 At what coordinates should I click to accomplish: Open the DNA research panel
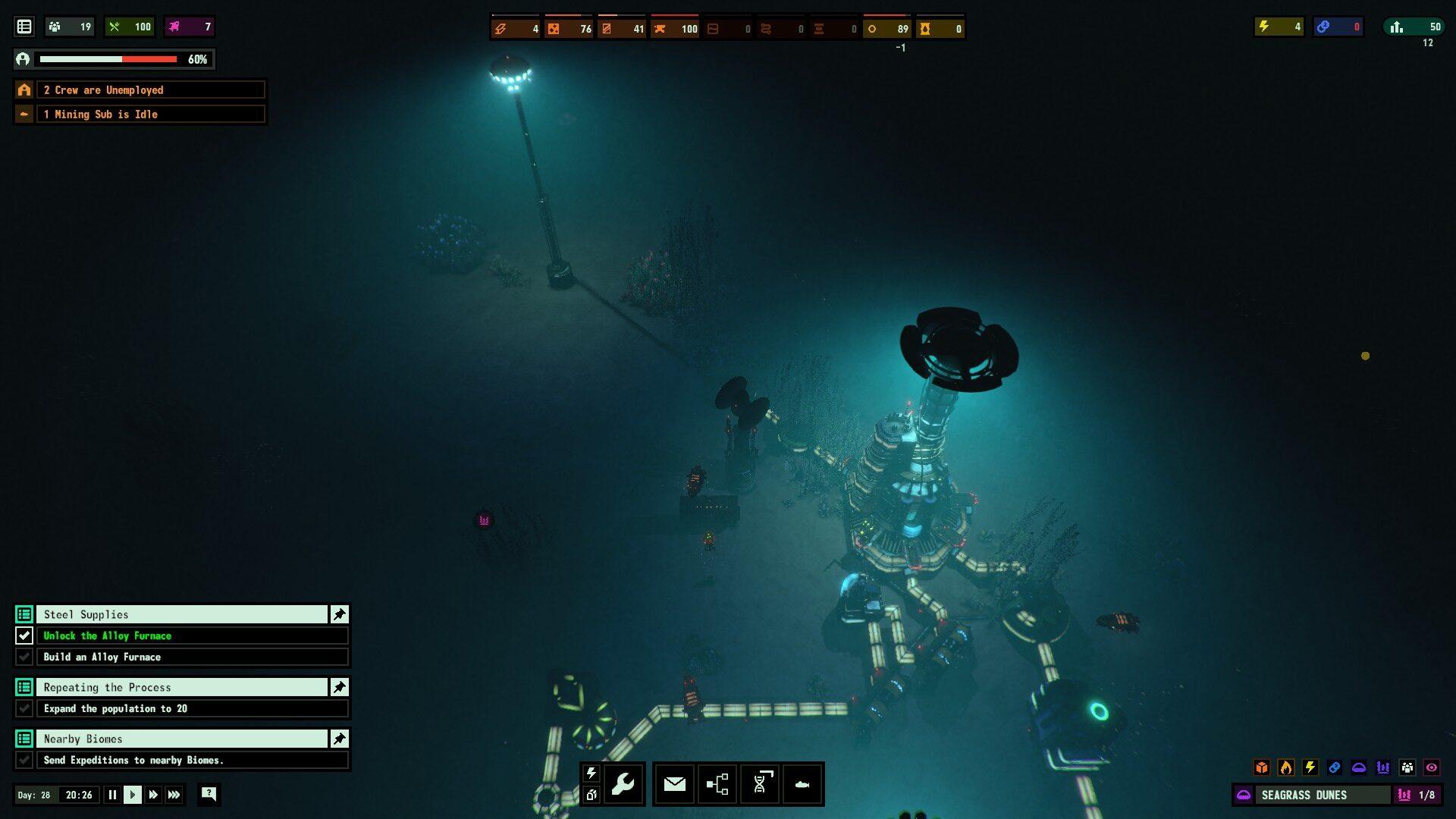click(760, 783)
